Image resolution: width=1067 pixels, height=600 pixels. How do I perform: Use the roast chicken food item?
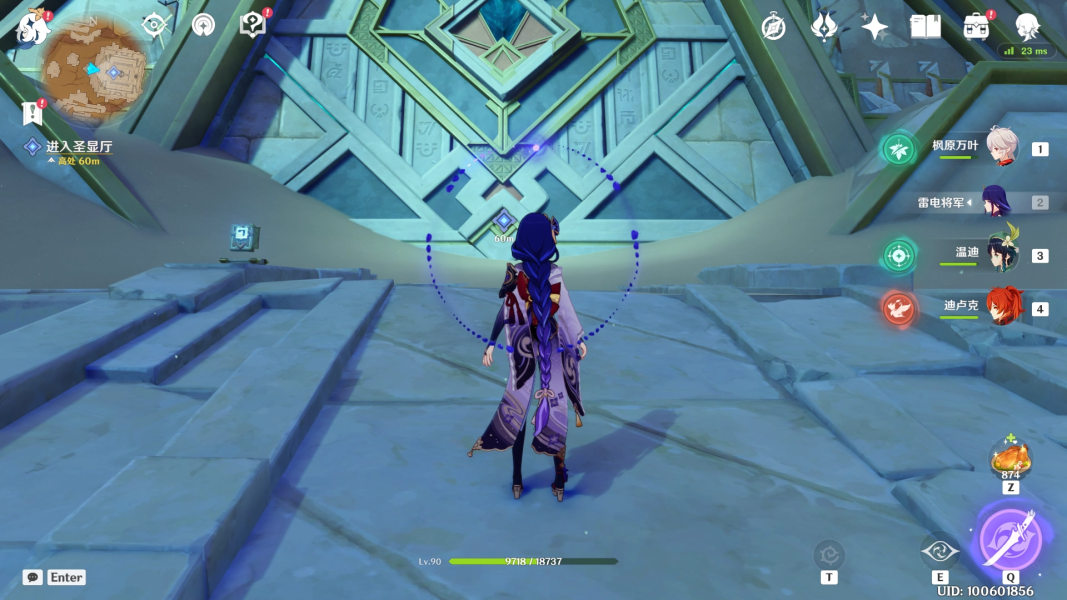(1010, 459)
